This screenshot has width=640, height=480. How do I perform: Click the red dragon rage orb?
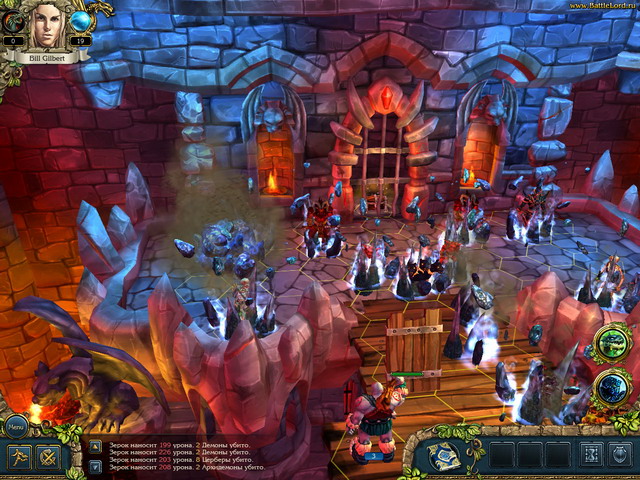click(x=14, y=22)
